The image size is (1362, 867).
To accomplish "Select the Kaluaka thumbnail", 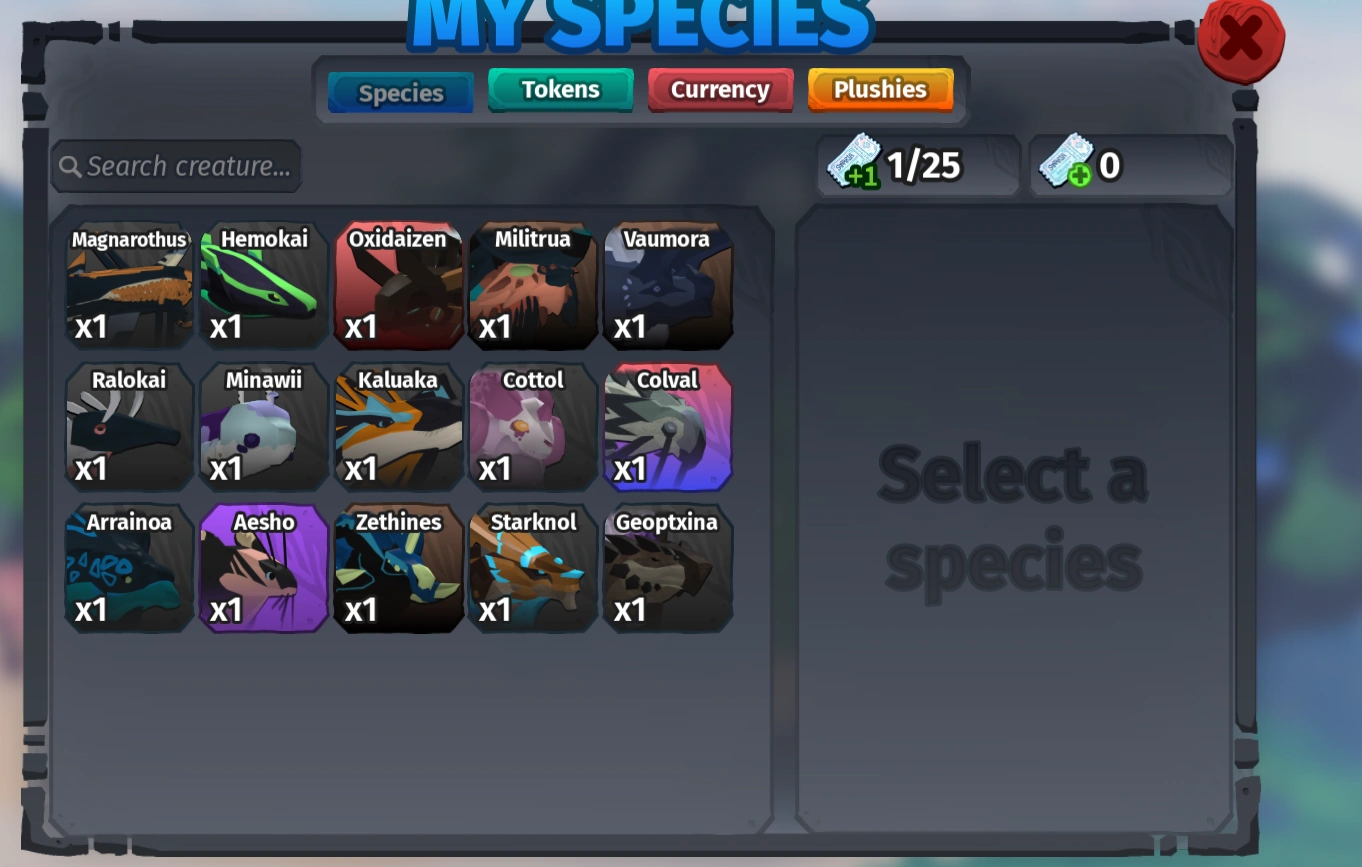I will [x=397, y=427].
